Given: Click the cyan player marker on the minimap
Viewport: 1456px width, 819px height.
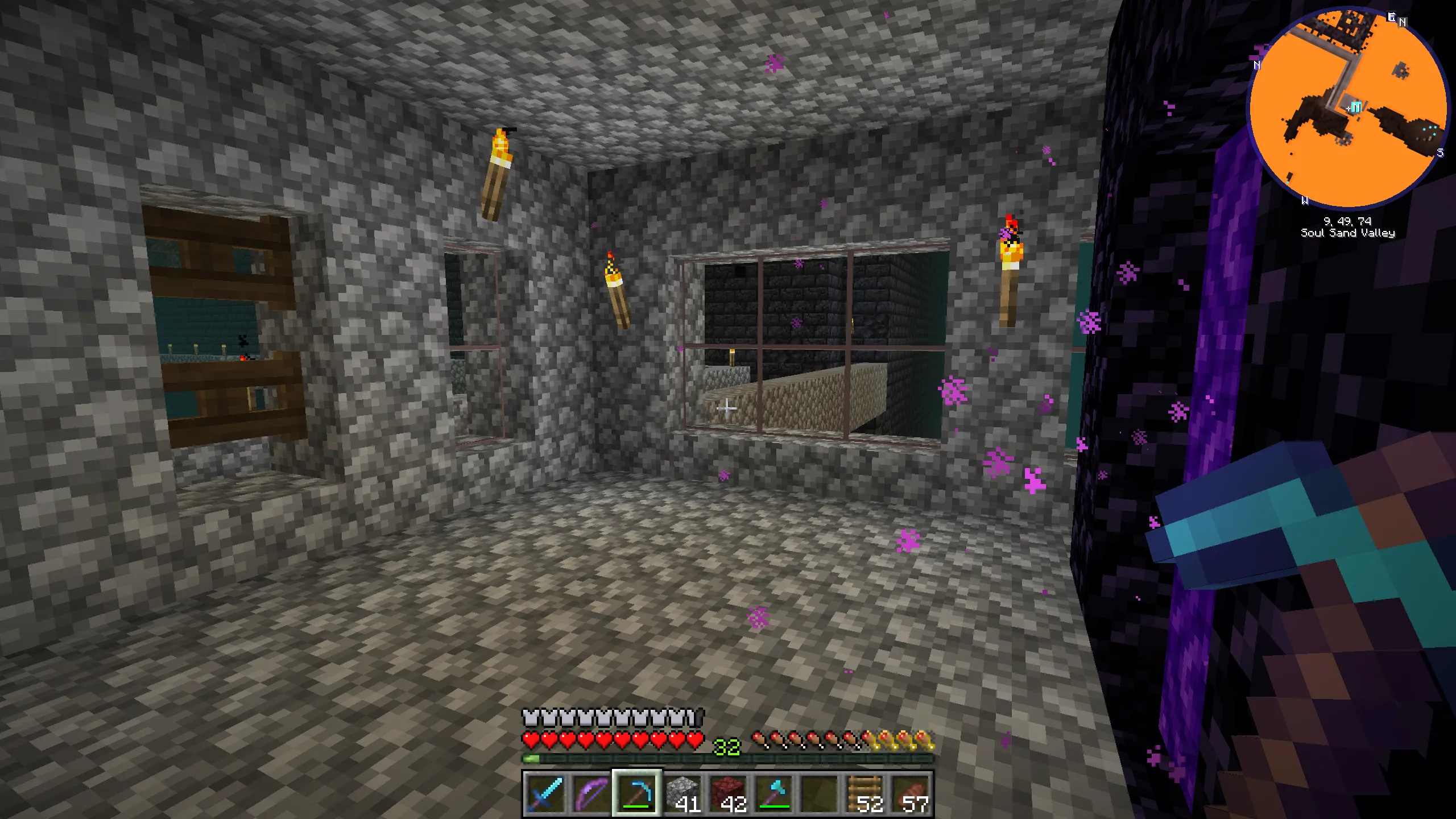Looking at the screenshot, I should pyautogui.click(x=1357, y=106).
